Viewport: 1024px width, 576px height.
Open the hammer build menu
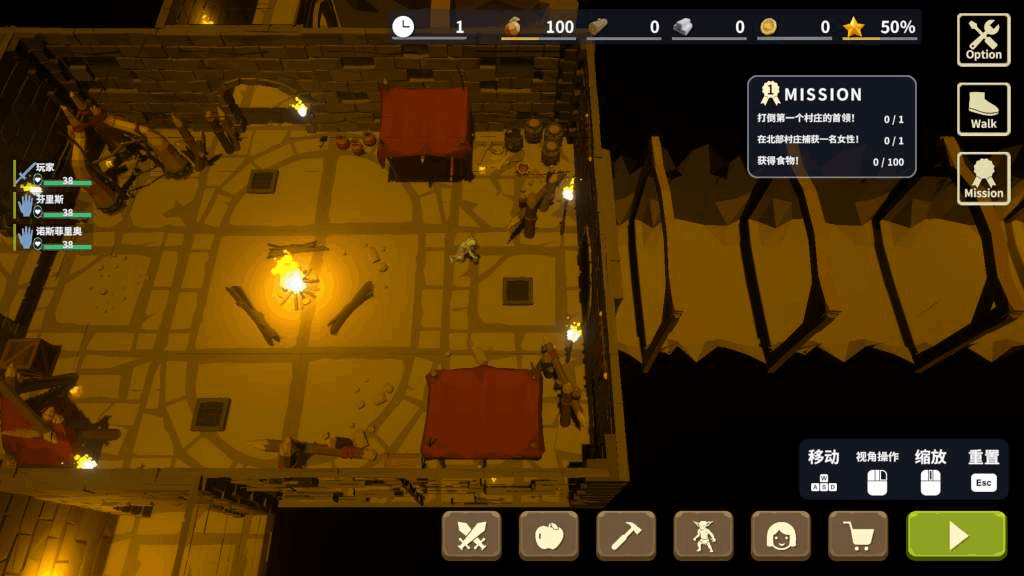626,536
